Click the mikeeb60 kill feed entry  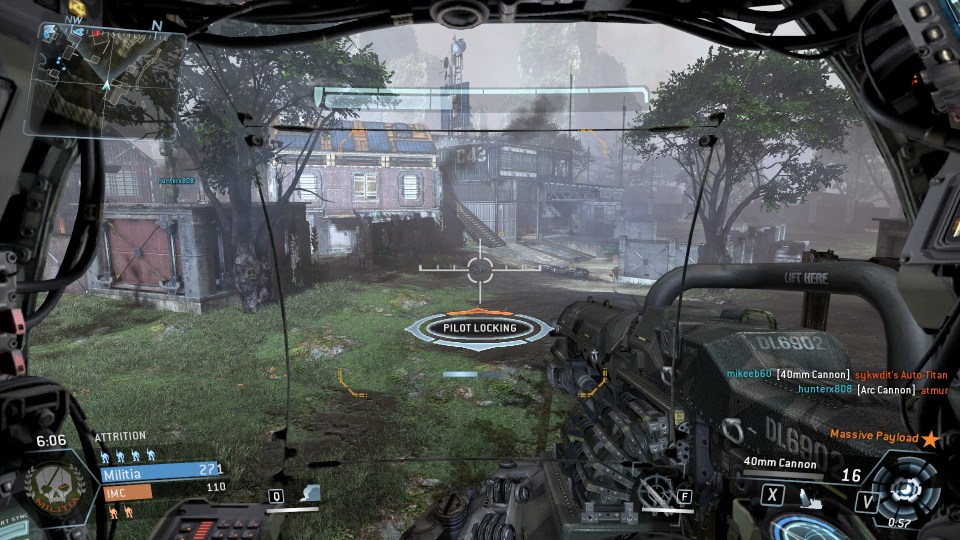tap(830, 375)
